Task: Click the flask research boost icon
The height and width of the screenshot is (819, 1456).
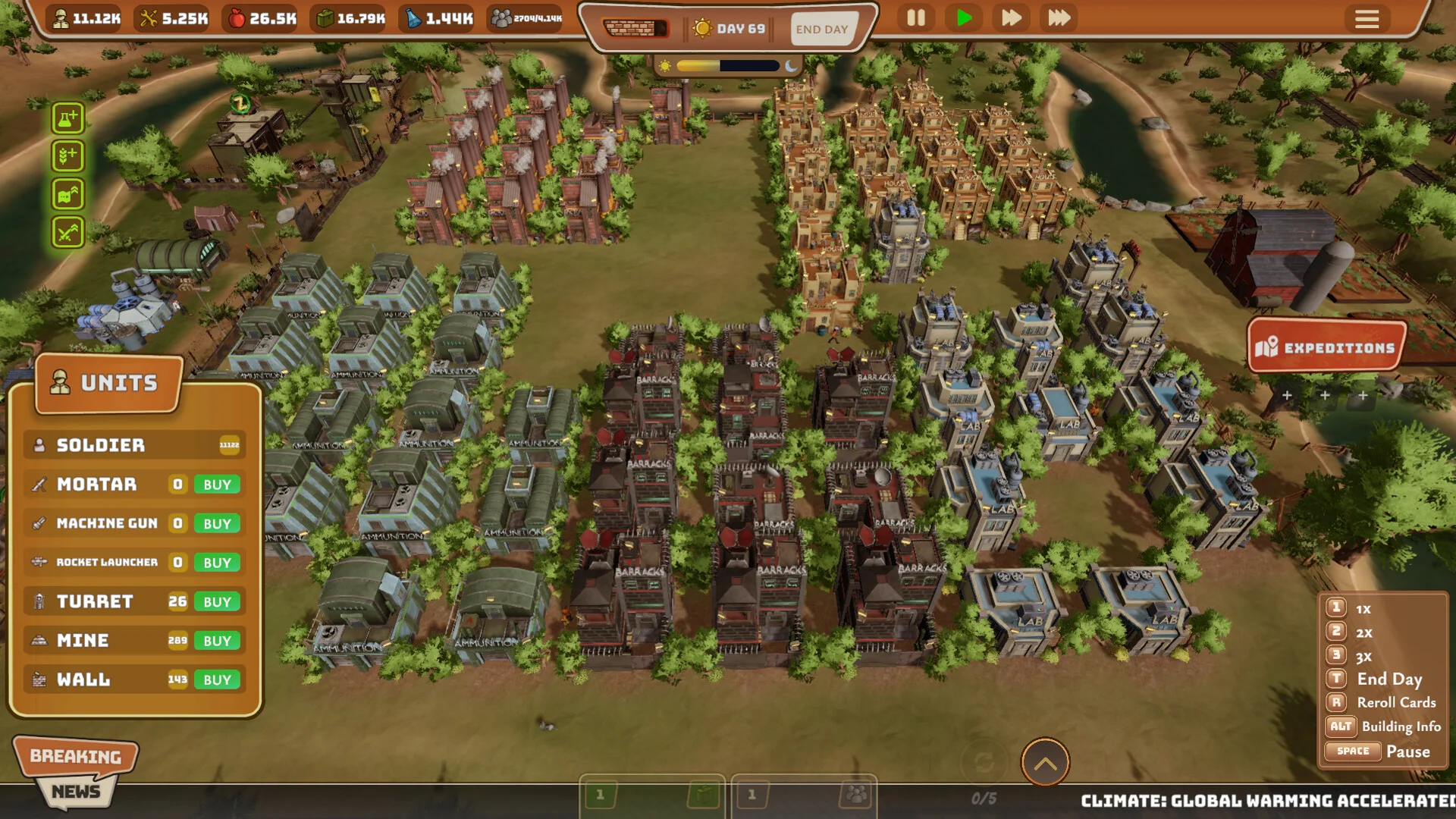Action: (x=67, y=118)
